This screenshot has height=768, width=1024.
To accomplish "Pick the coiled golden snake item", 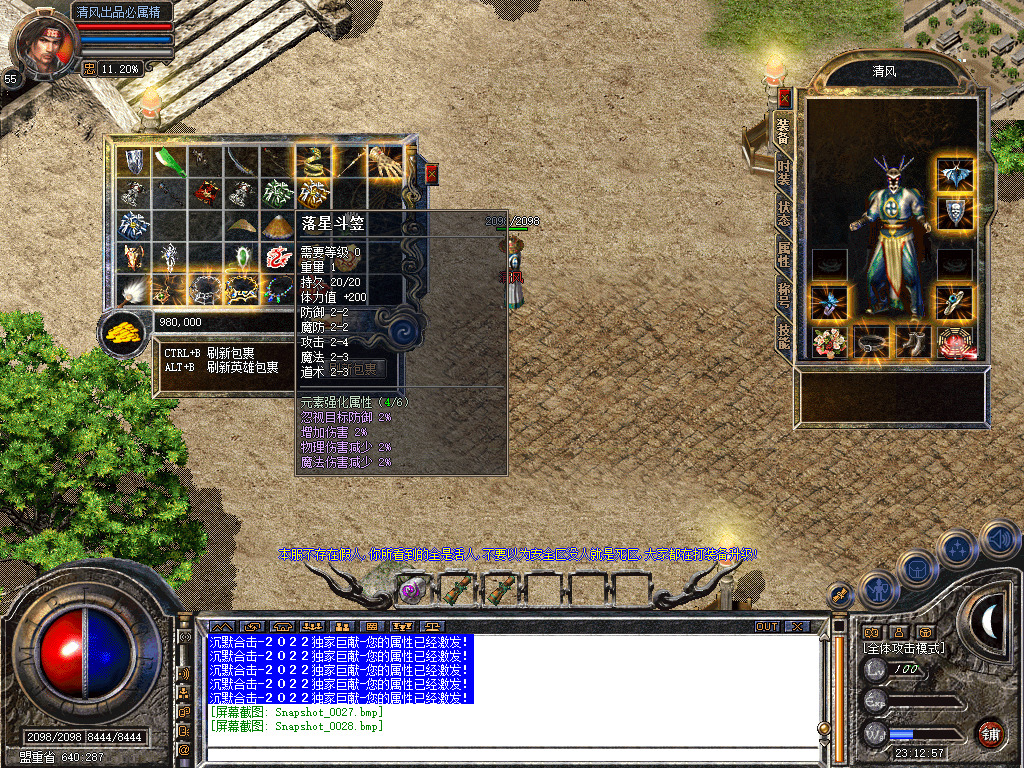I will [315, 161].
